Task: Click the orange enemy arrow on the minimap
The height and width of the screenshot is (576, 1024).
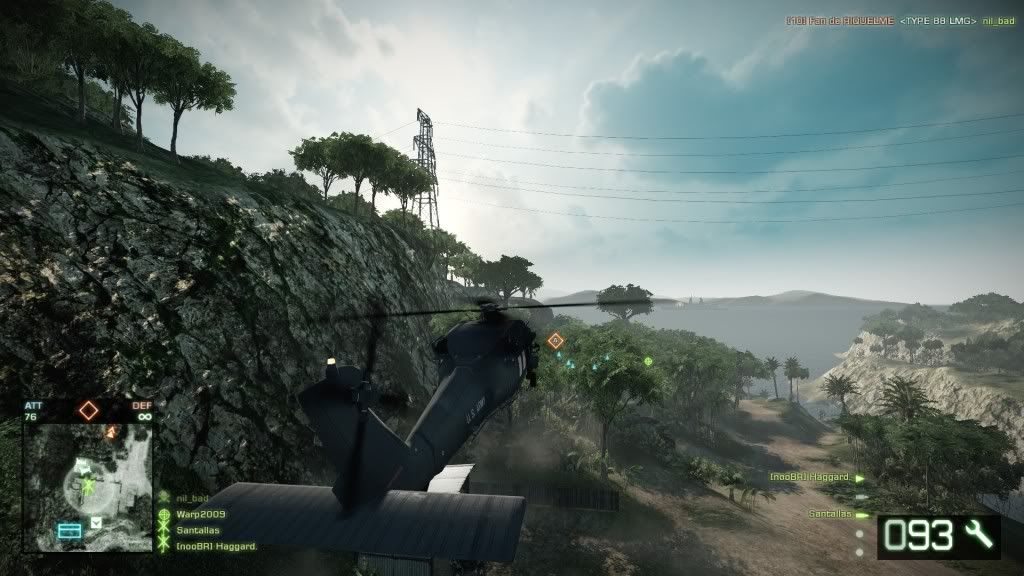Action: [x=112, y=431]
